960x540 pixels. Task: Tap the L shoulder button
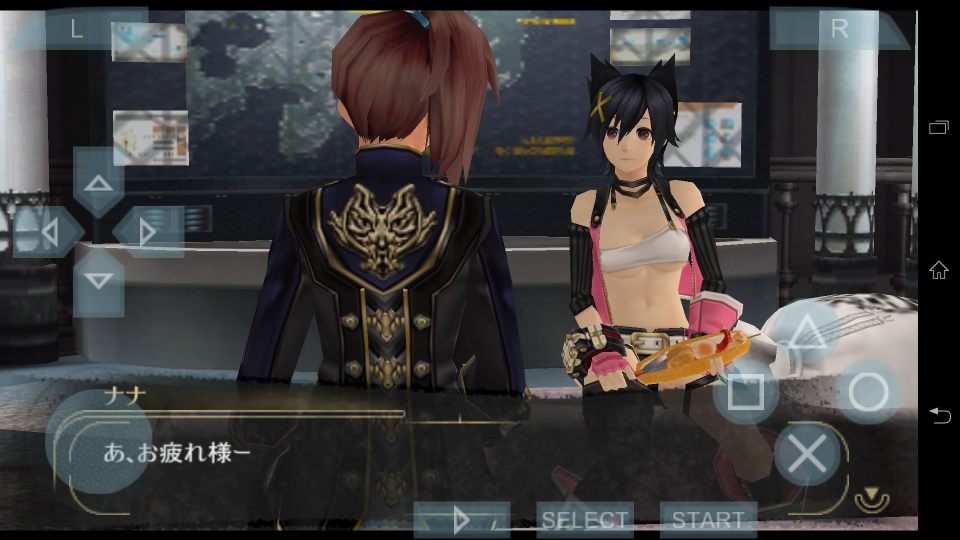77,29
